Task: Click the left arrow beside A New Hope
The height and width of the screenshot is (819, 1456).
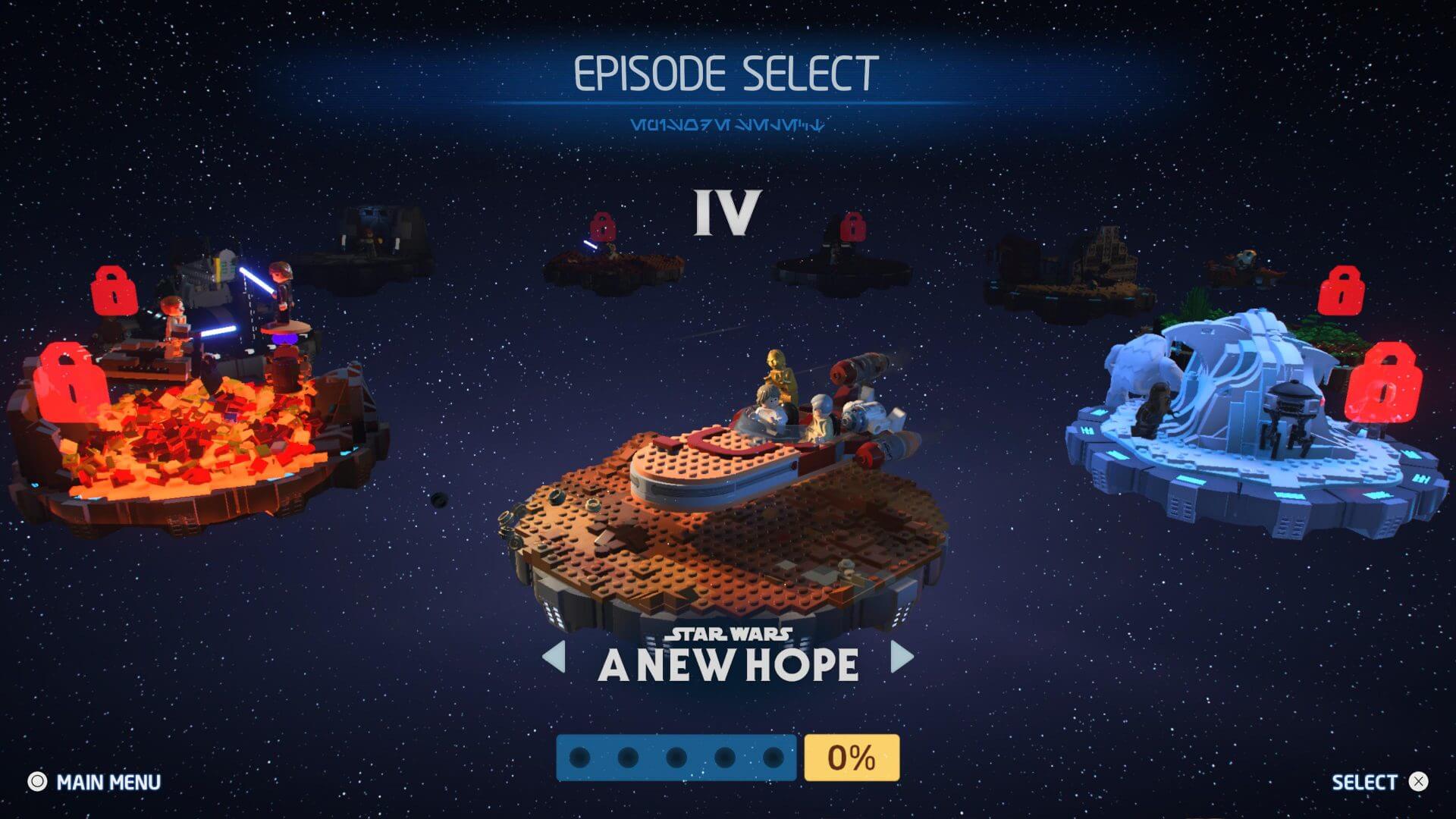Action: (x=555, y=657)
